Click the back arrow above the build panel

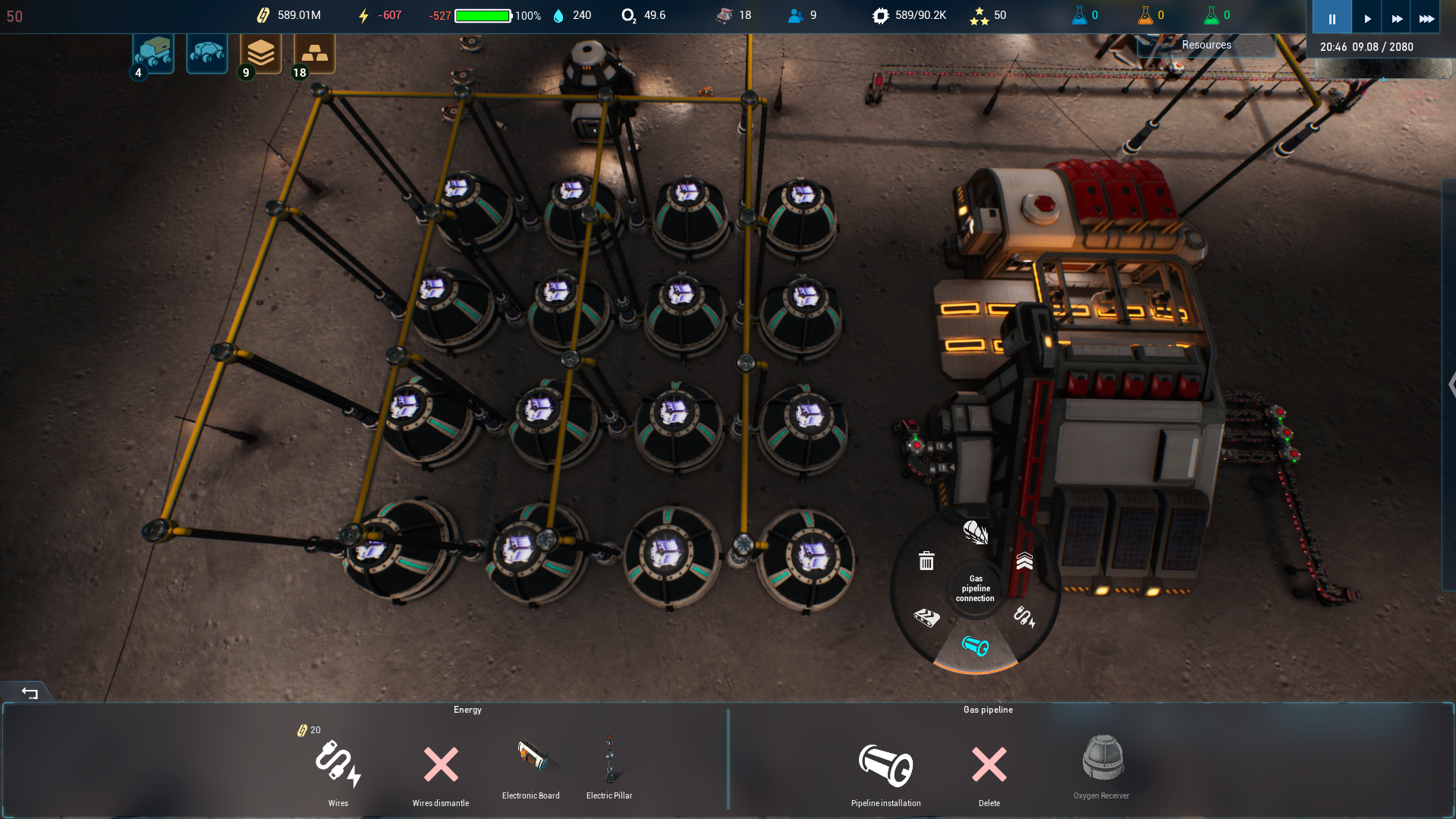point(30,692)
